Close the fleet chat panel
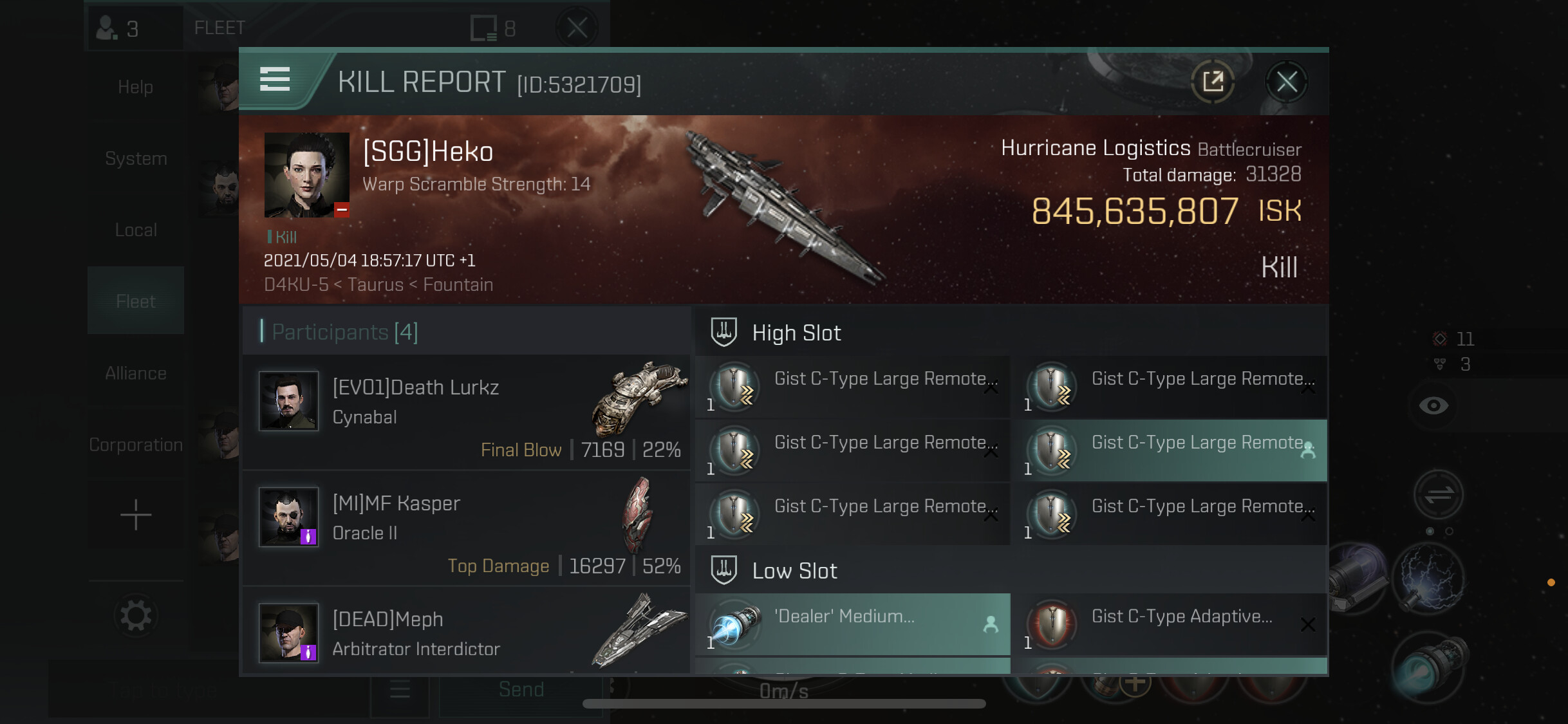Screen dimensions: 1568x724 coord(577,28)
